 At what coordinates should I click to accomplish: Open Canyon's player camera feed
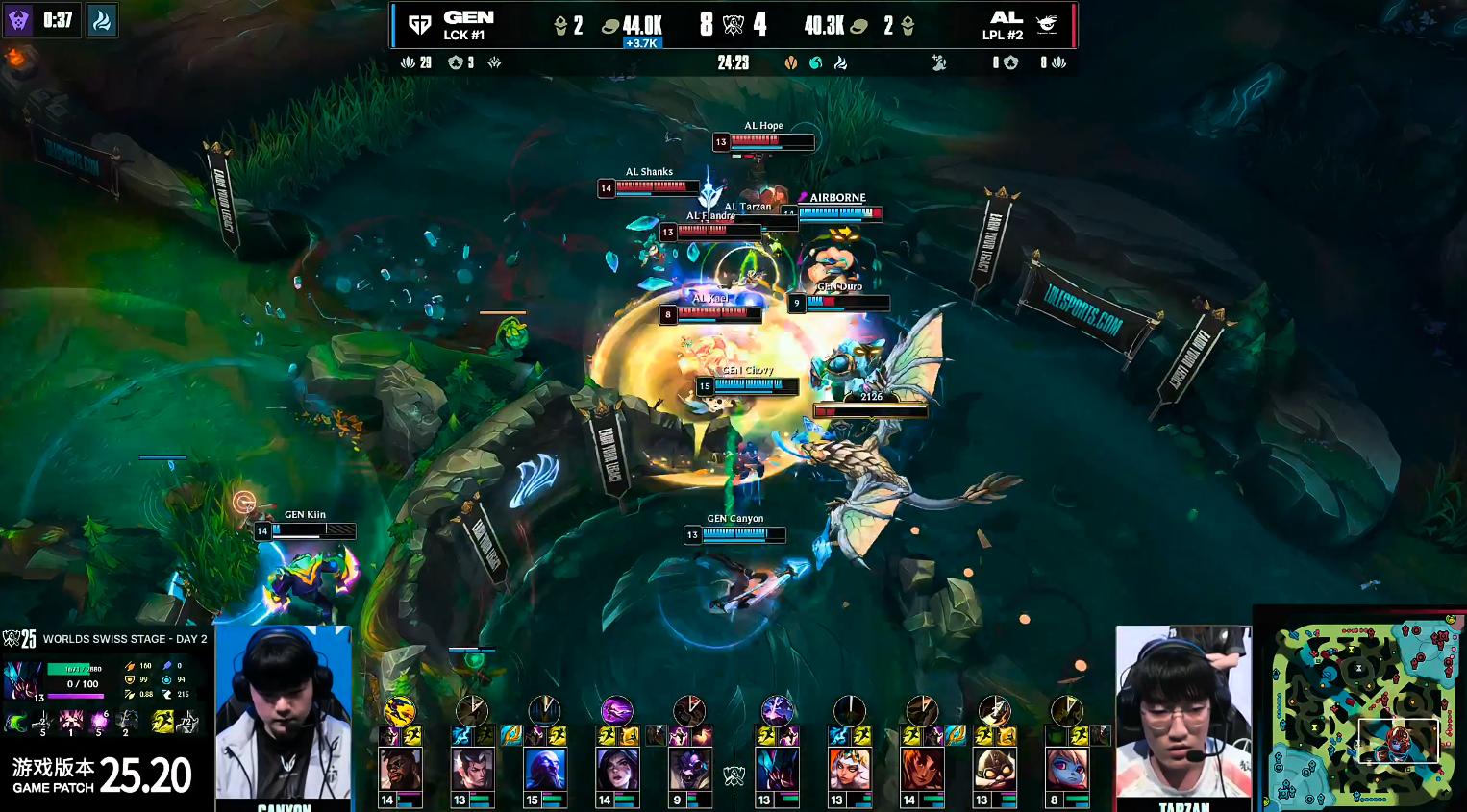click(283, 711)
